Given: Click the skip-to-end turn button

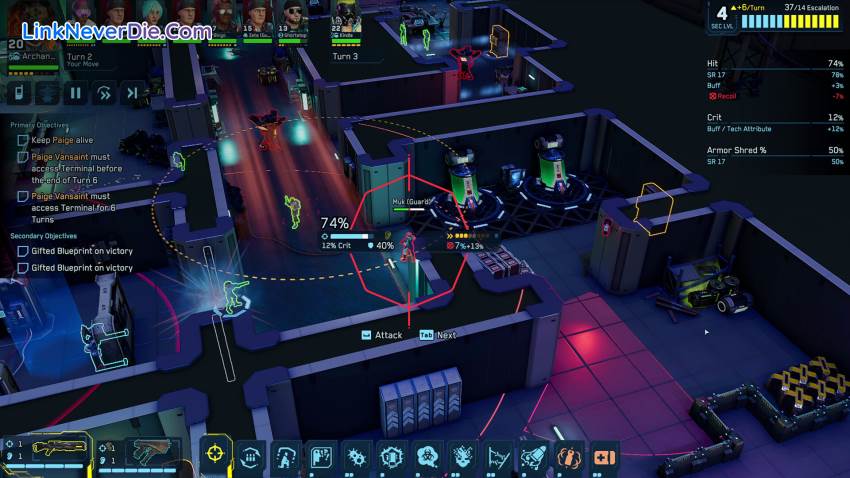Looking at the screenshot, I should (x=131, y=93).
